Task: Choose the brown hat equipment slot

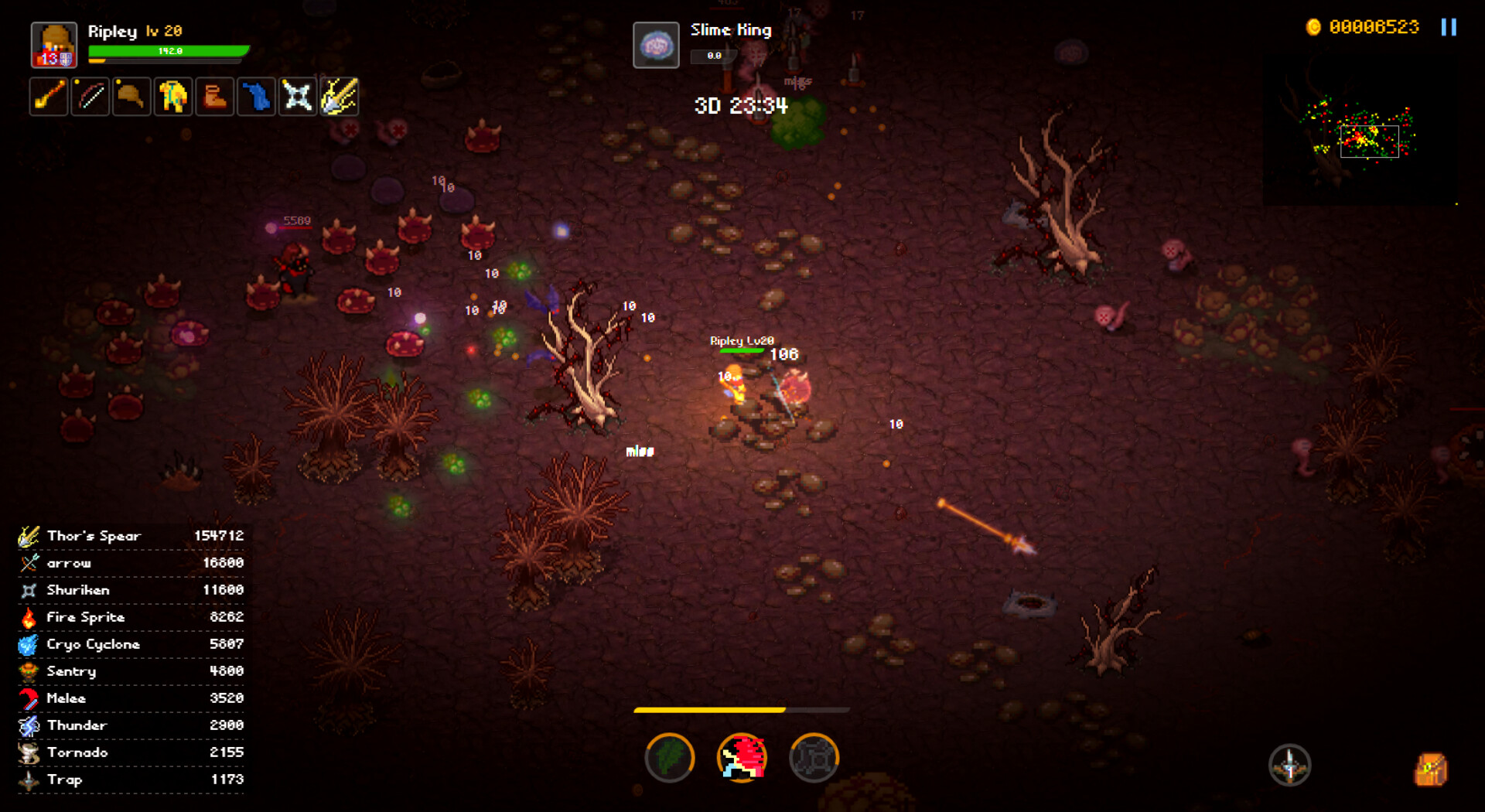Action: point(131,97)
